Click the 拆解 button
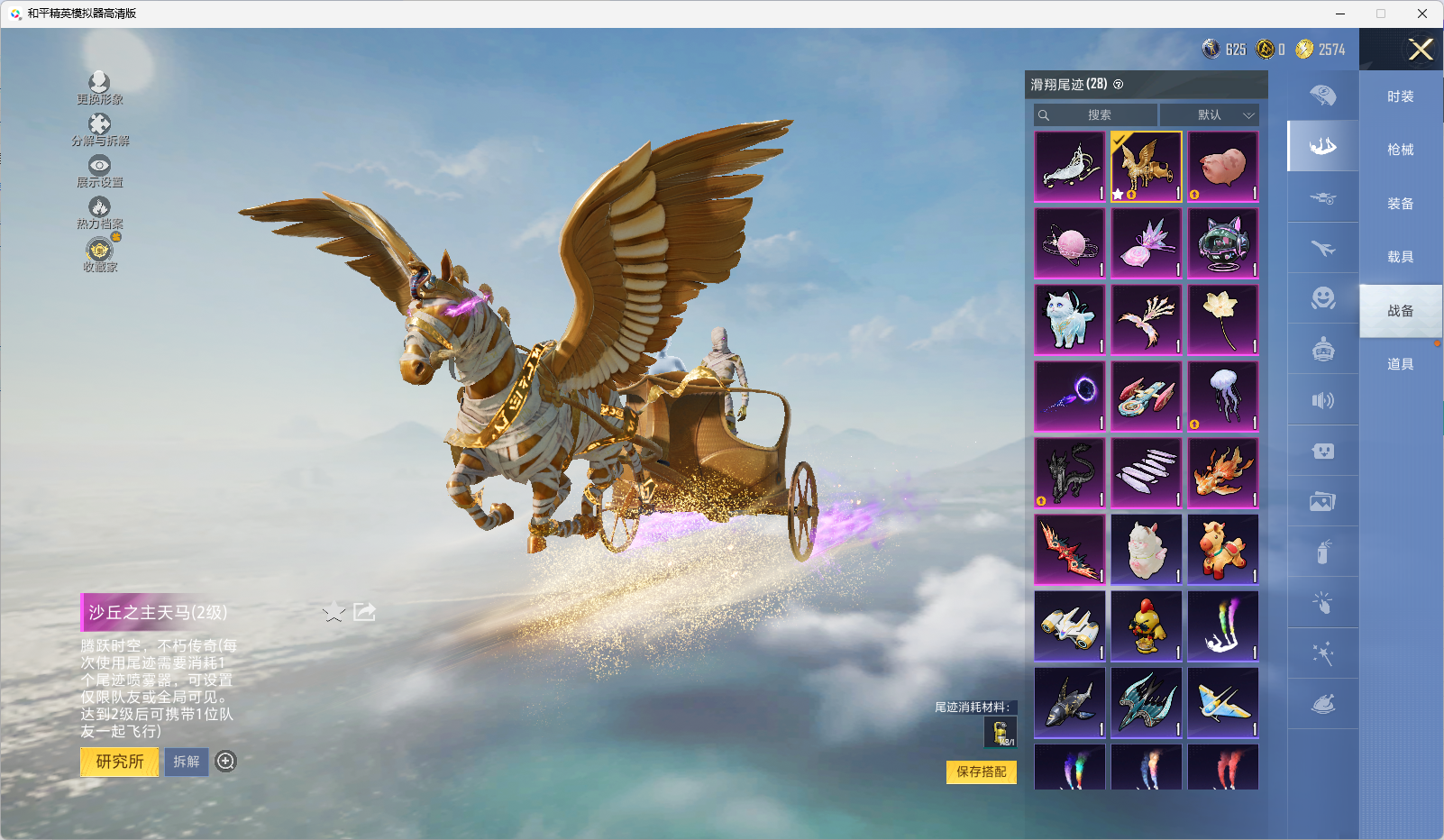 point(187,762)
